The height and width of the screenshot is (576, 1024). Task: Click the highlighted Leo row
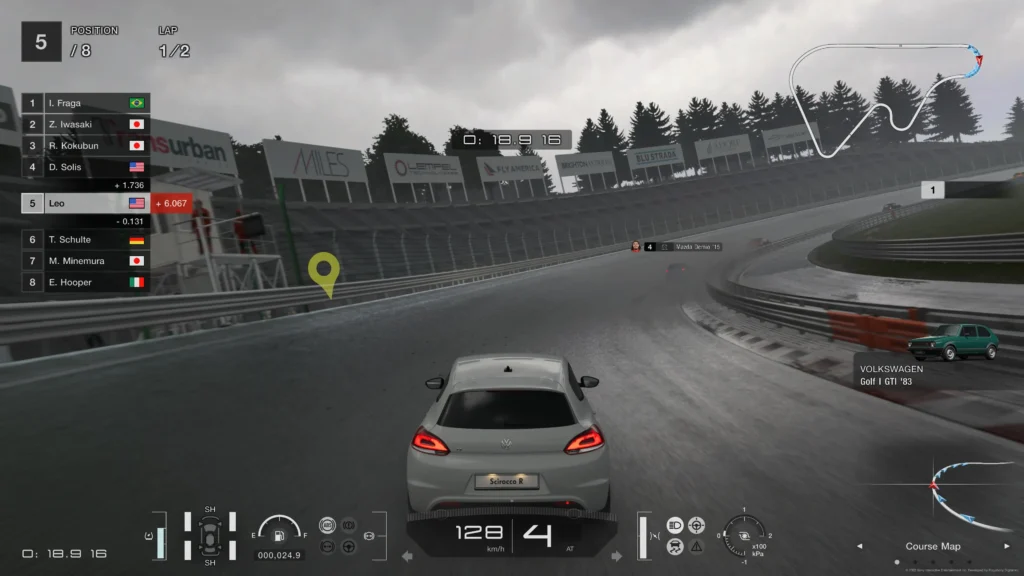85,203
